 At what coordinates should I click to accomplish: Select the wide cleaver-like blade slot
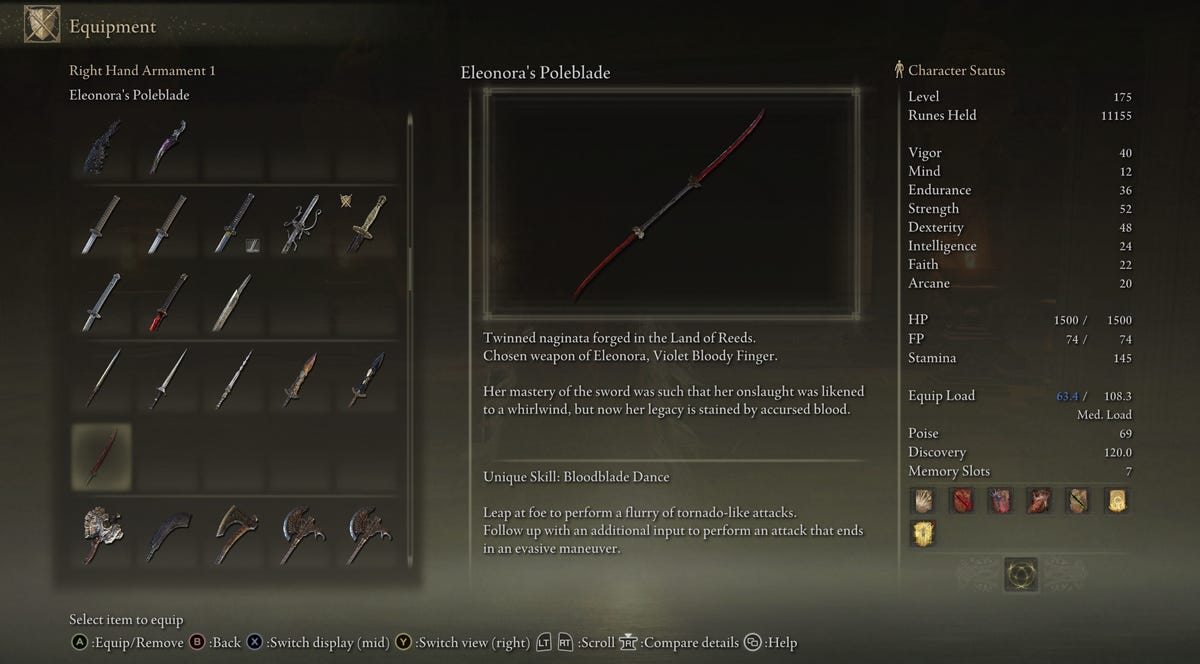pyautogui.click(x=232, y=303)
